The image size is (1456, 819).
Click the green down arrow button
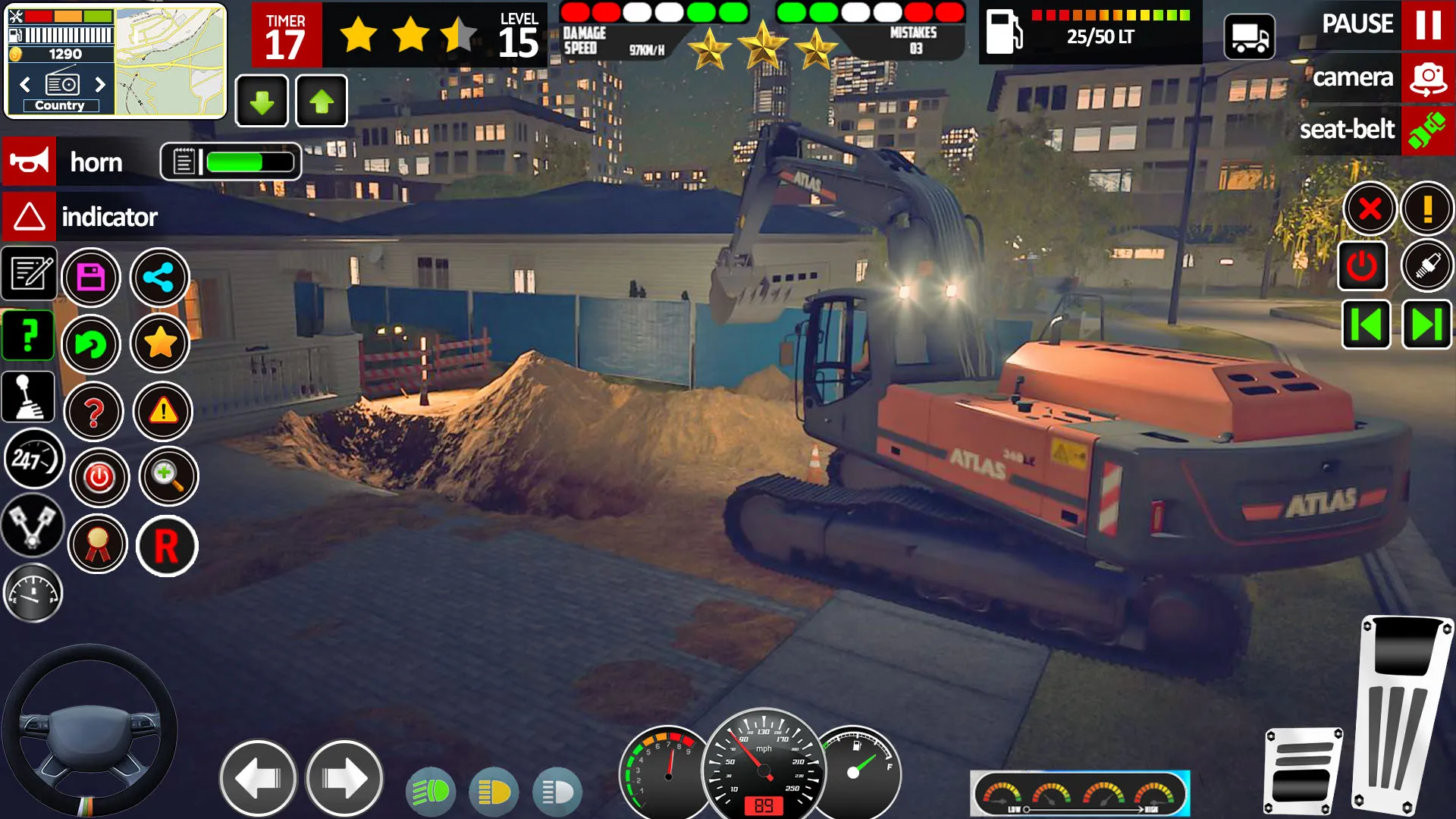point(262,102)
